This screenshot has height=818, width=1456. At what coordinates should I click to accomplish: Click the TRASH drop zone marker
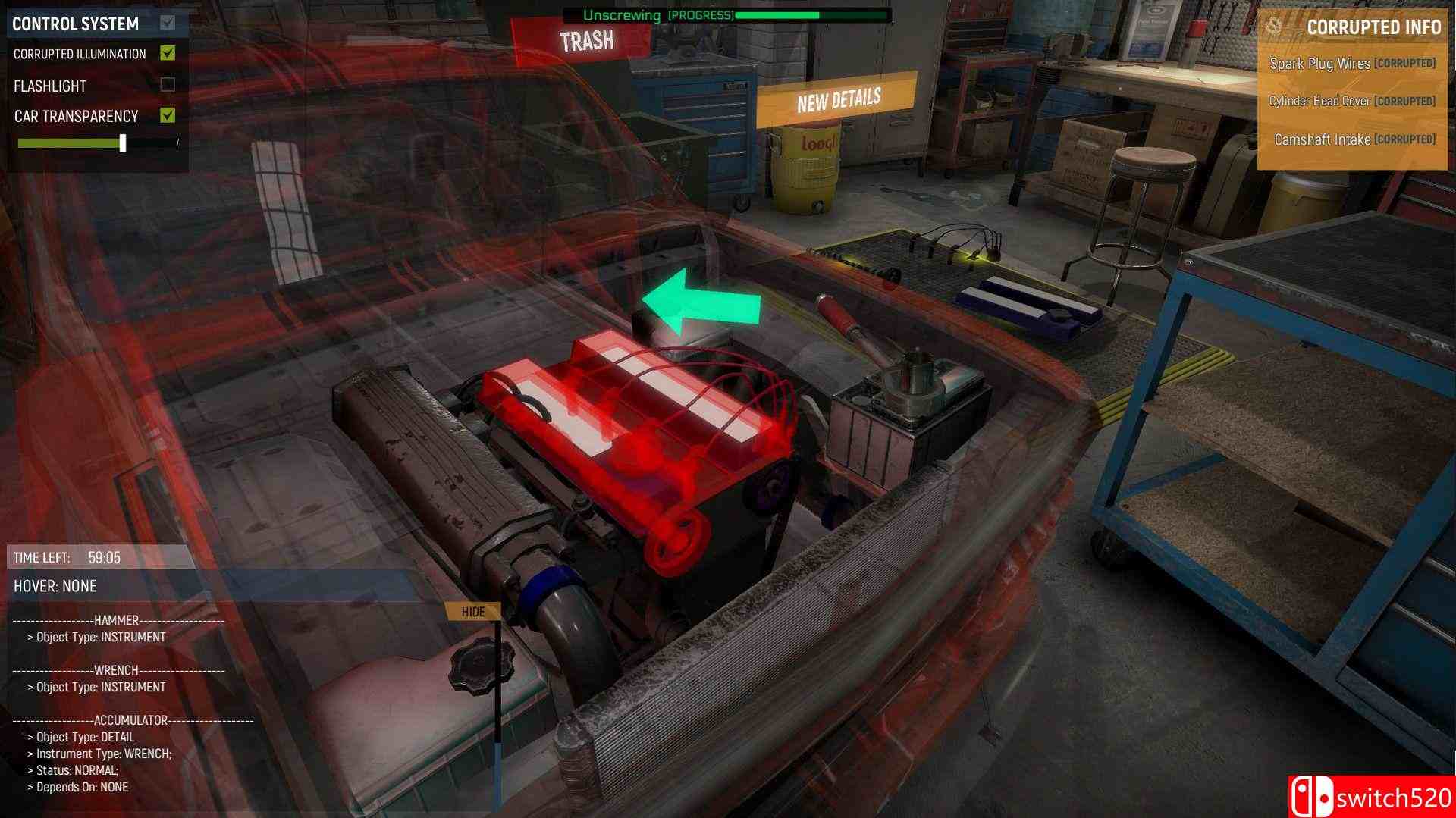coord(588,39)
